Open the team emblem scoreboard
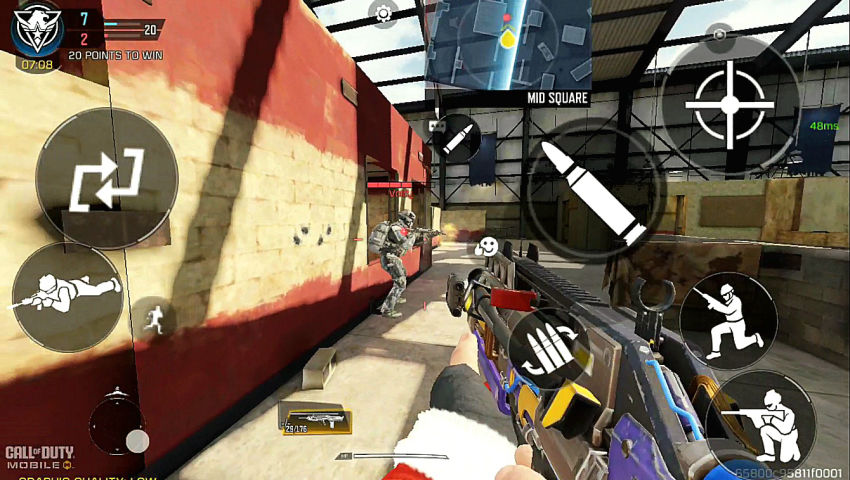The height and width of the screenshot is (480, 850). coord(37,30)
